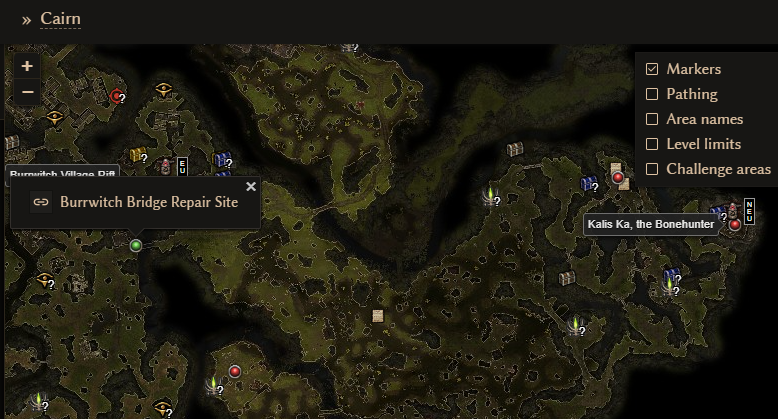Close the Burrwitch Bridge Repair Site popup

click(251, 186)
